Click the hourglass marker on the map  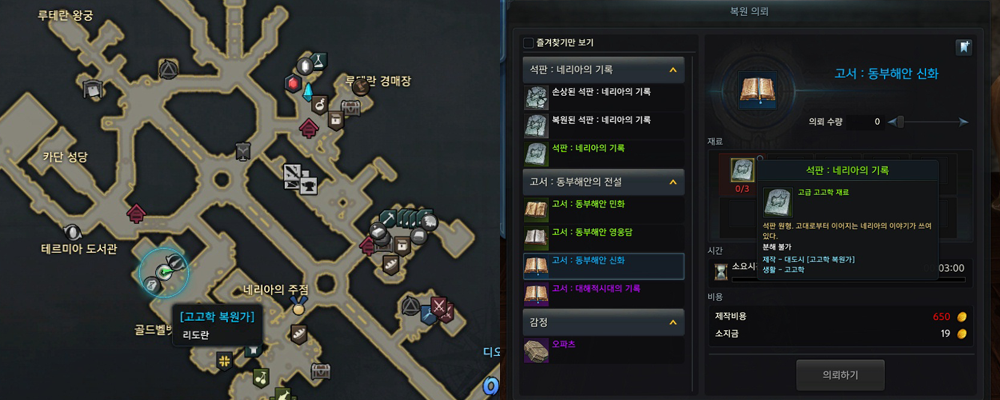coord(243,150)
